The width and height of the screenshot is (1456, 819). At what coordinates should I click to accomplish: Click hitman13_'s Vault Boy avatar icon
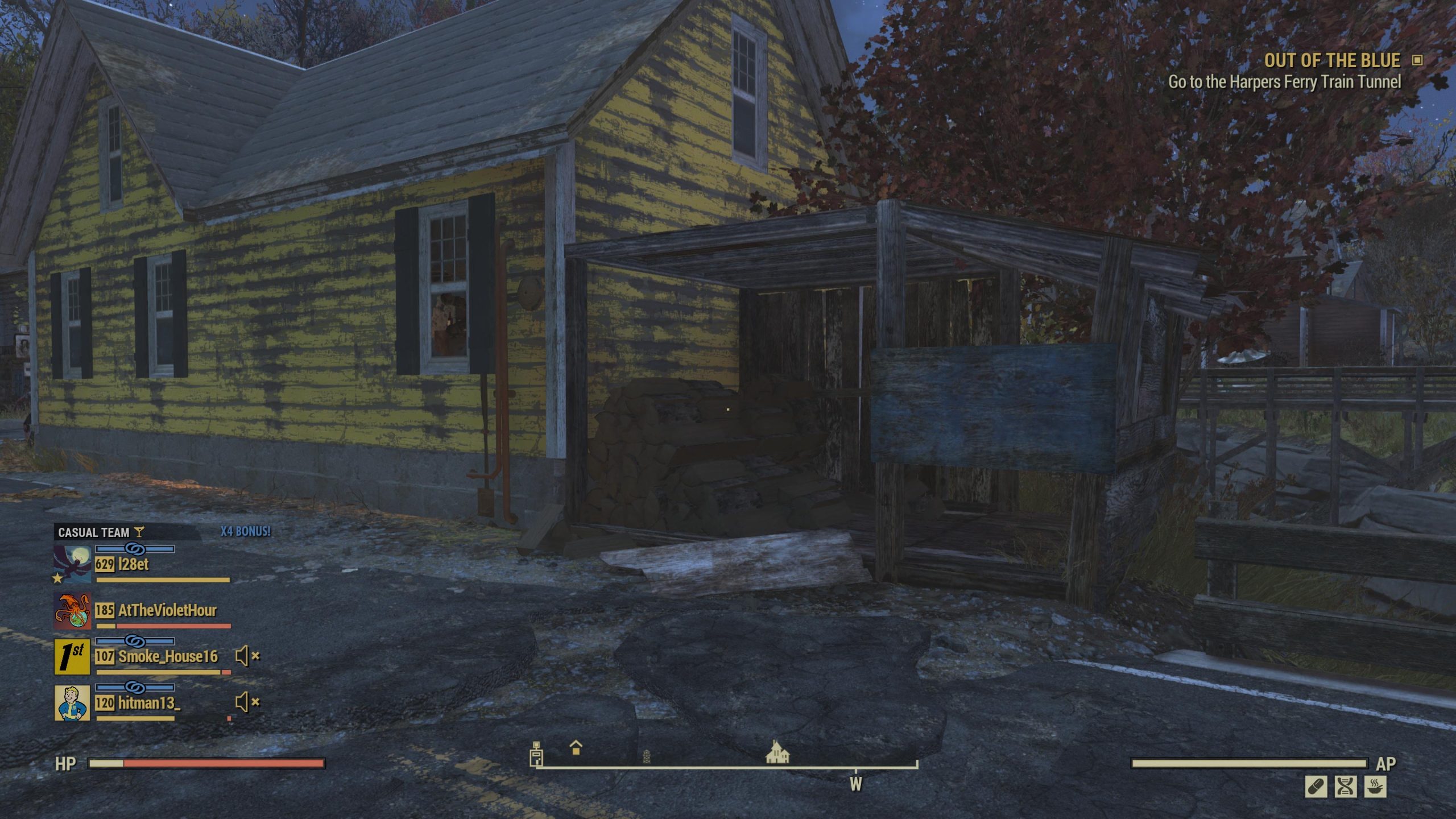72,702
